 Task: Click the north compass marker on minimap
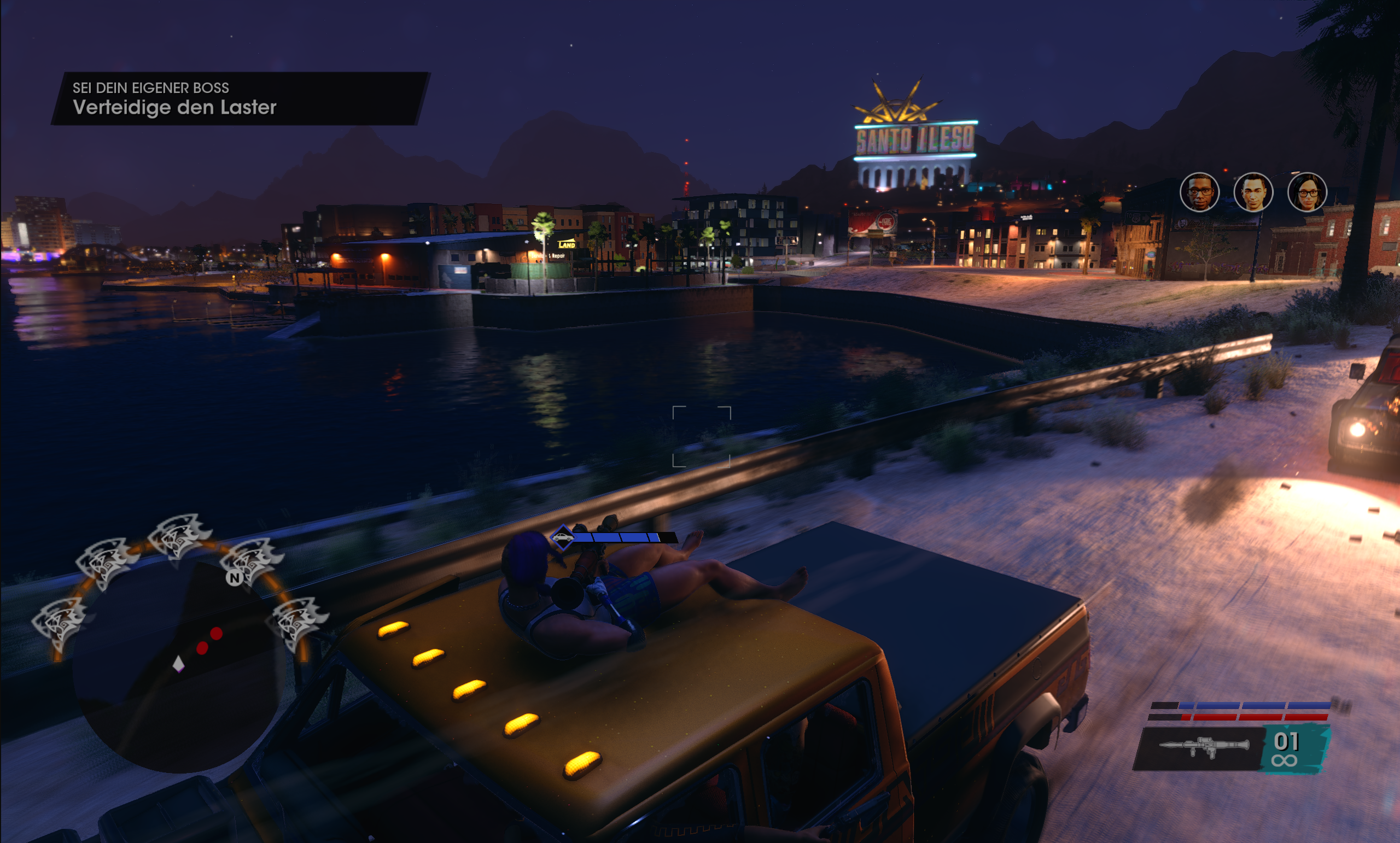[x=234, y=578]
